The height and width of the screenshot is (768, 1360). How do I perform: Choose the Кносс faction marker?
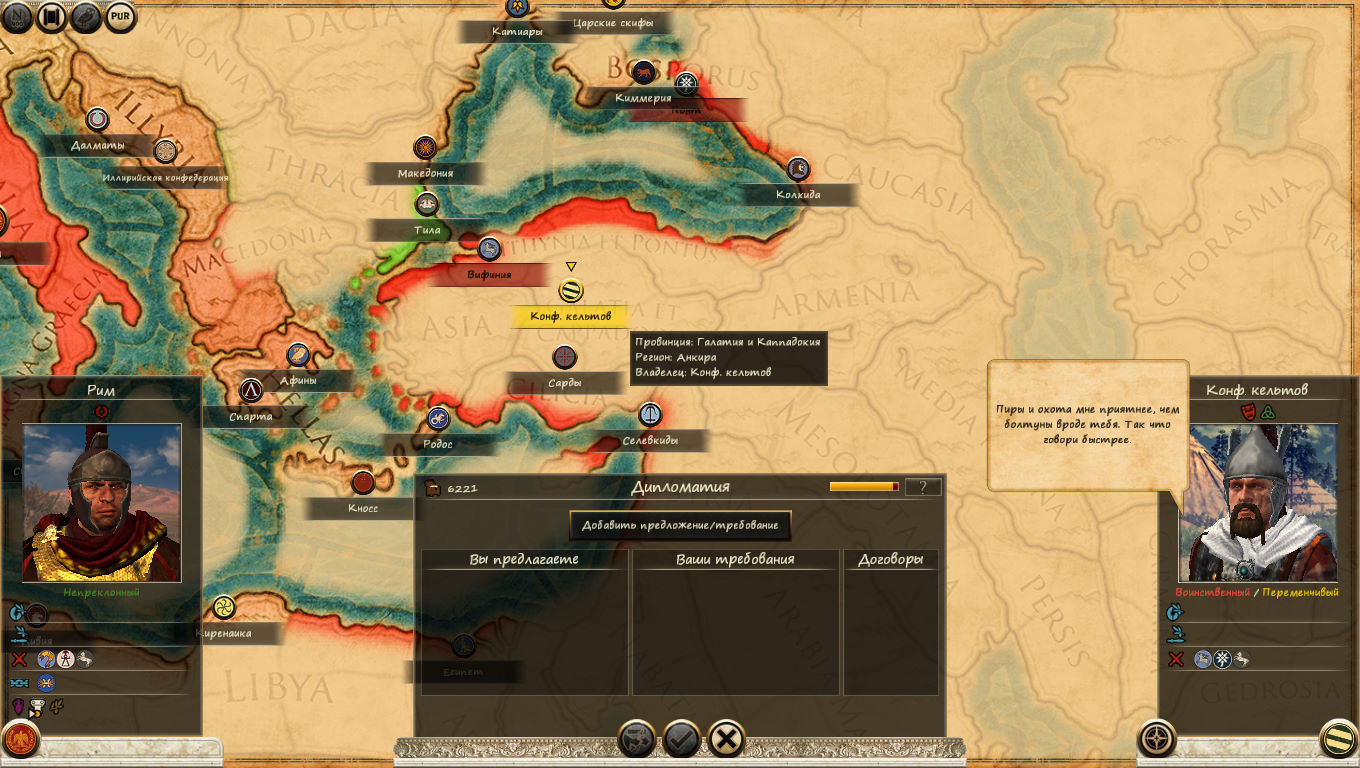tap(363, 483)
